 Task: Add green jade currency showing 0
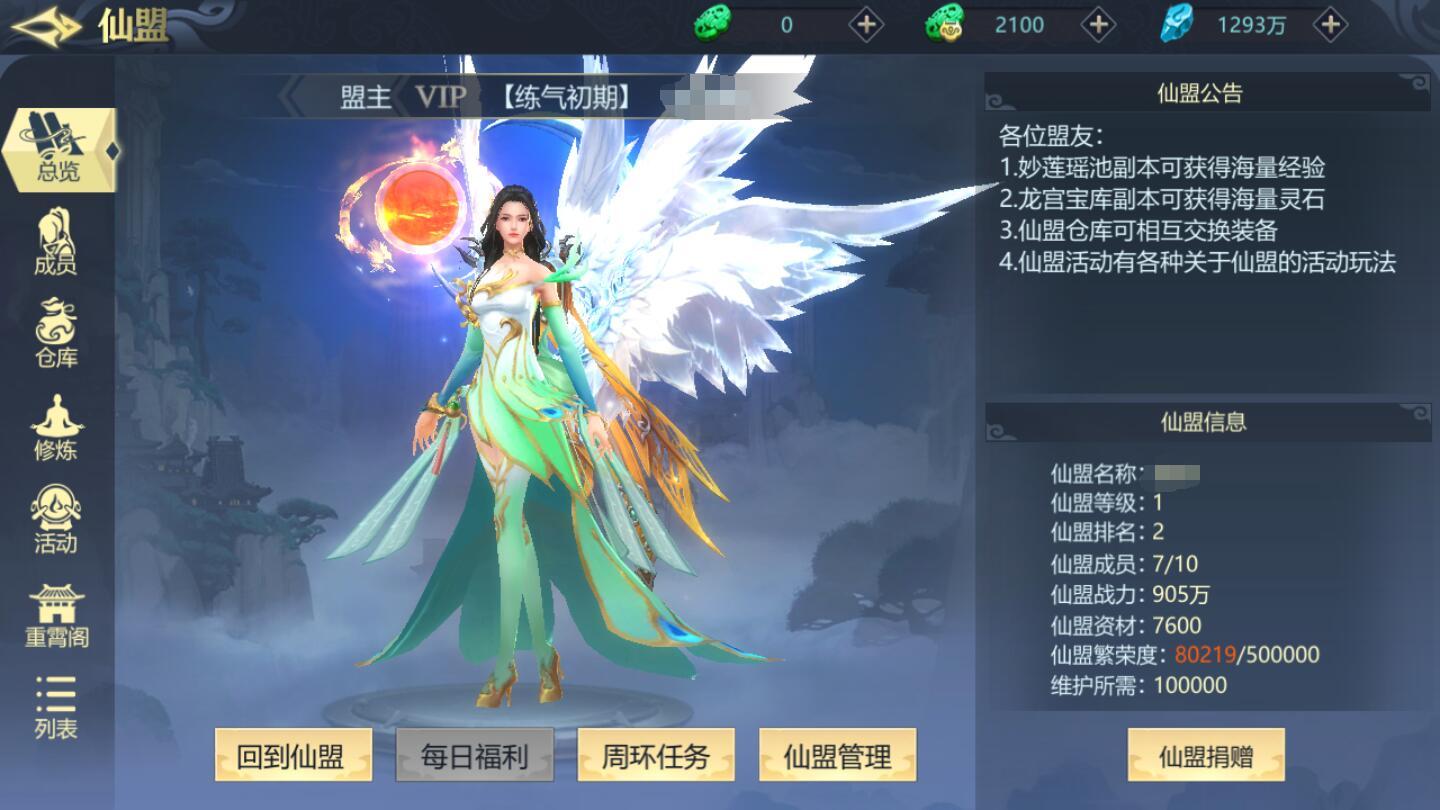pyautogui.click(x=866, y=25)
